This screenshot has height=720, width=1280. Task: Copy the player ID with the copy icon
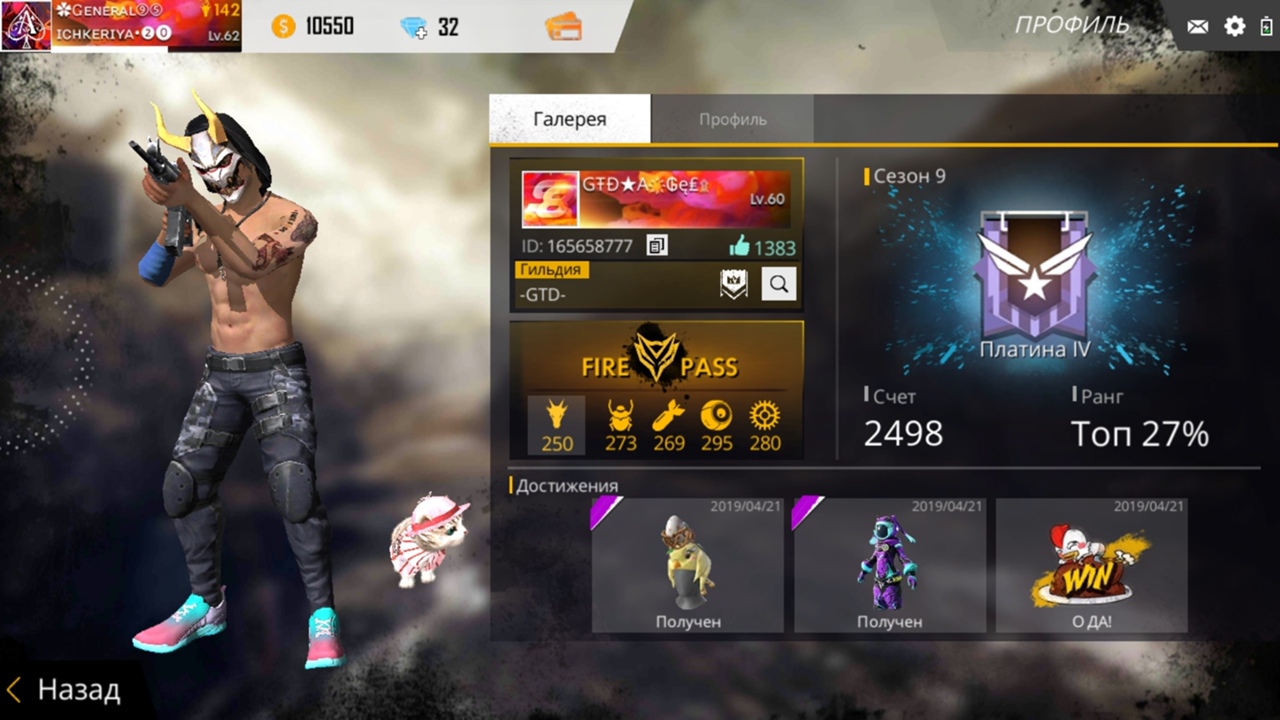[x=657, y=245]
